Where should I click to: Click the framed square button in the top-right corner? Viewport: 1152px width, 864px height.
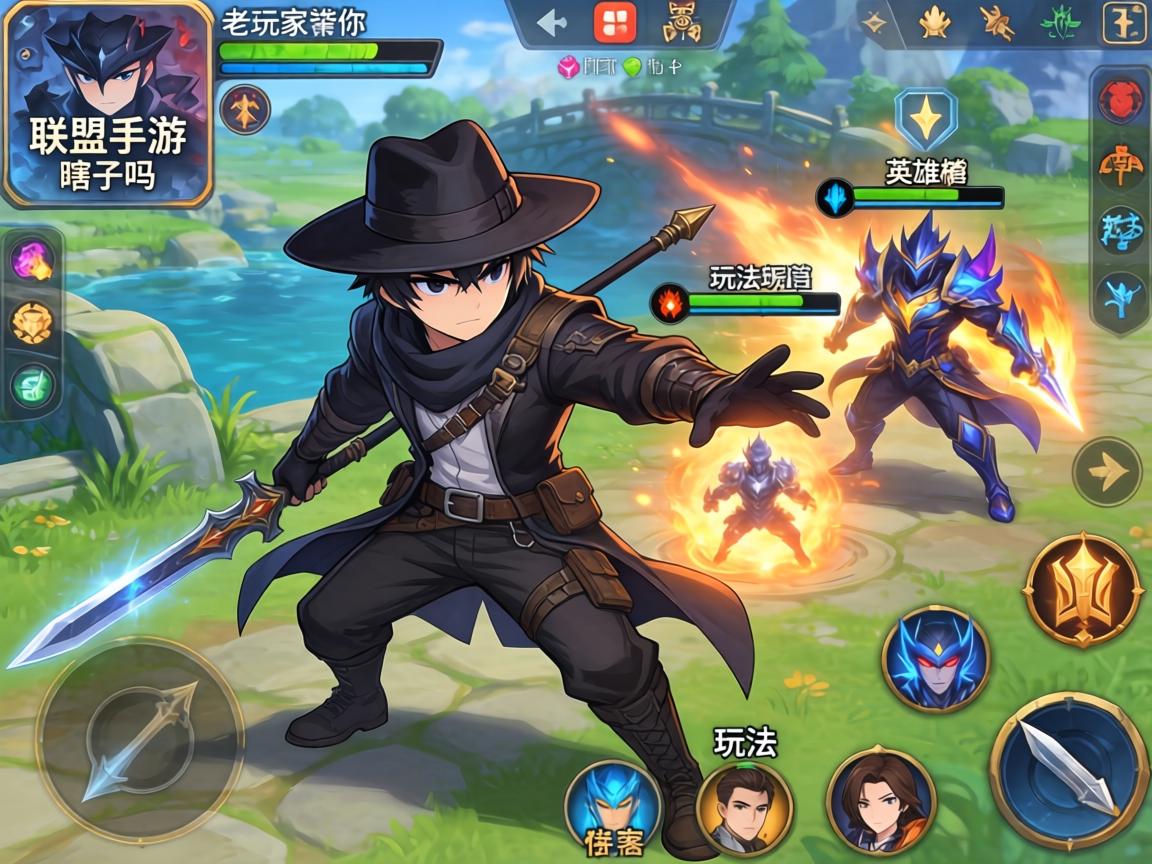click(1124, 23)
